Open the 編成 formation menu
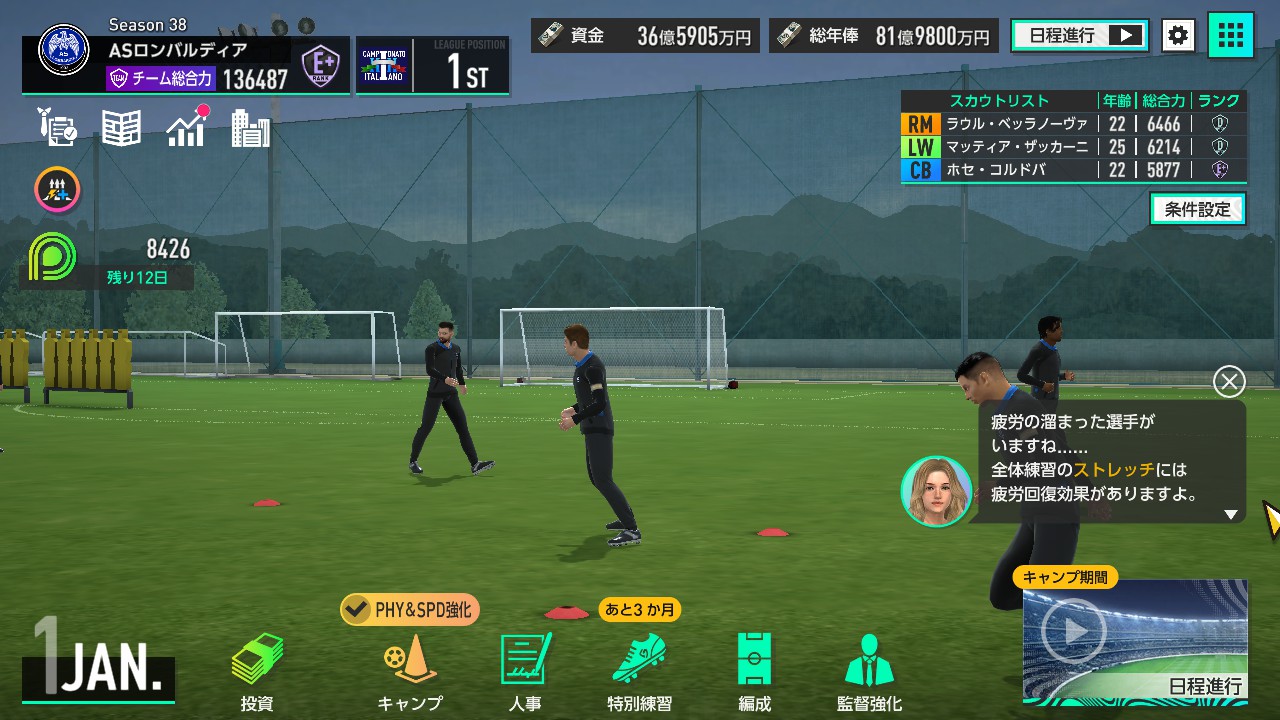Viewport: 1280px width, 720px height. [754, 671]
